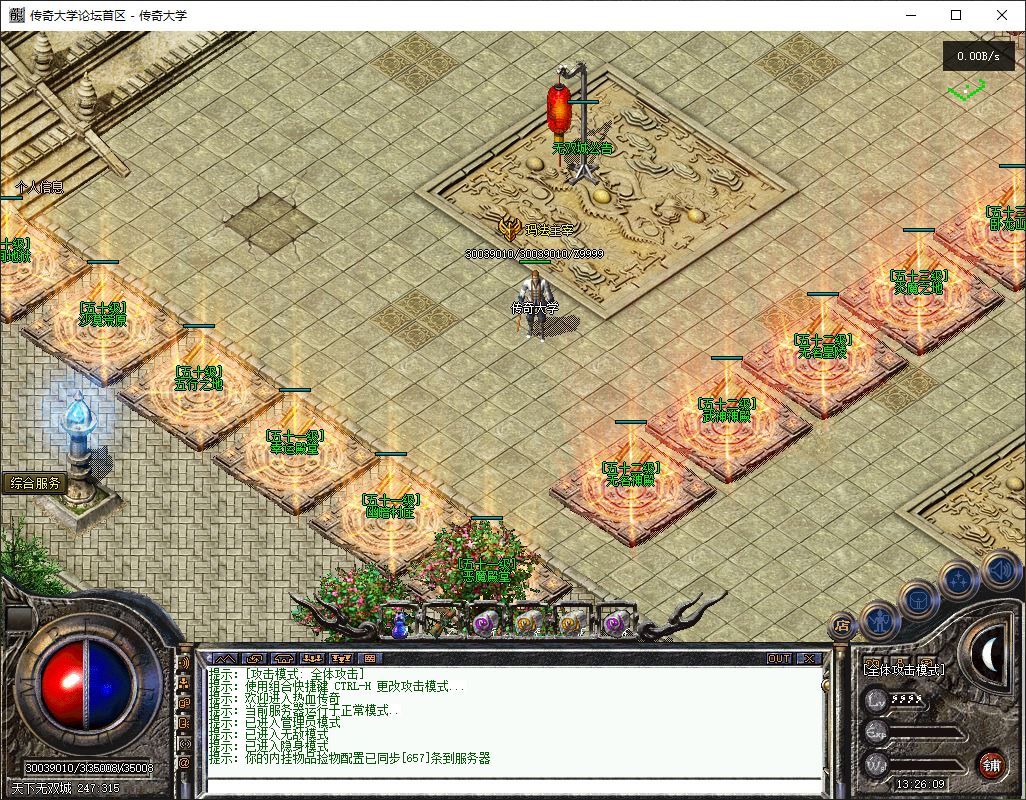Click the mountain icon on chat toolbar
This screenshot has width=1026, height=800.
coord(224,659)
